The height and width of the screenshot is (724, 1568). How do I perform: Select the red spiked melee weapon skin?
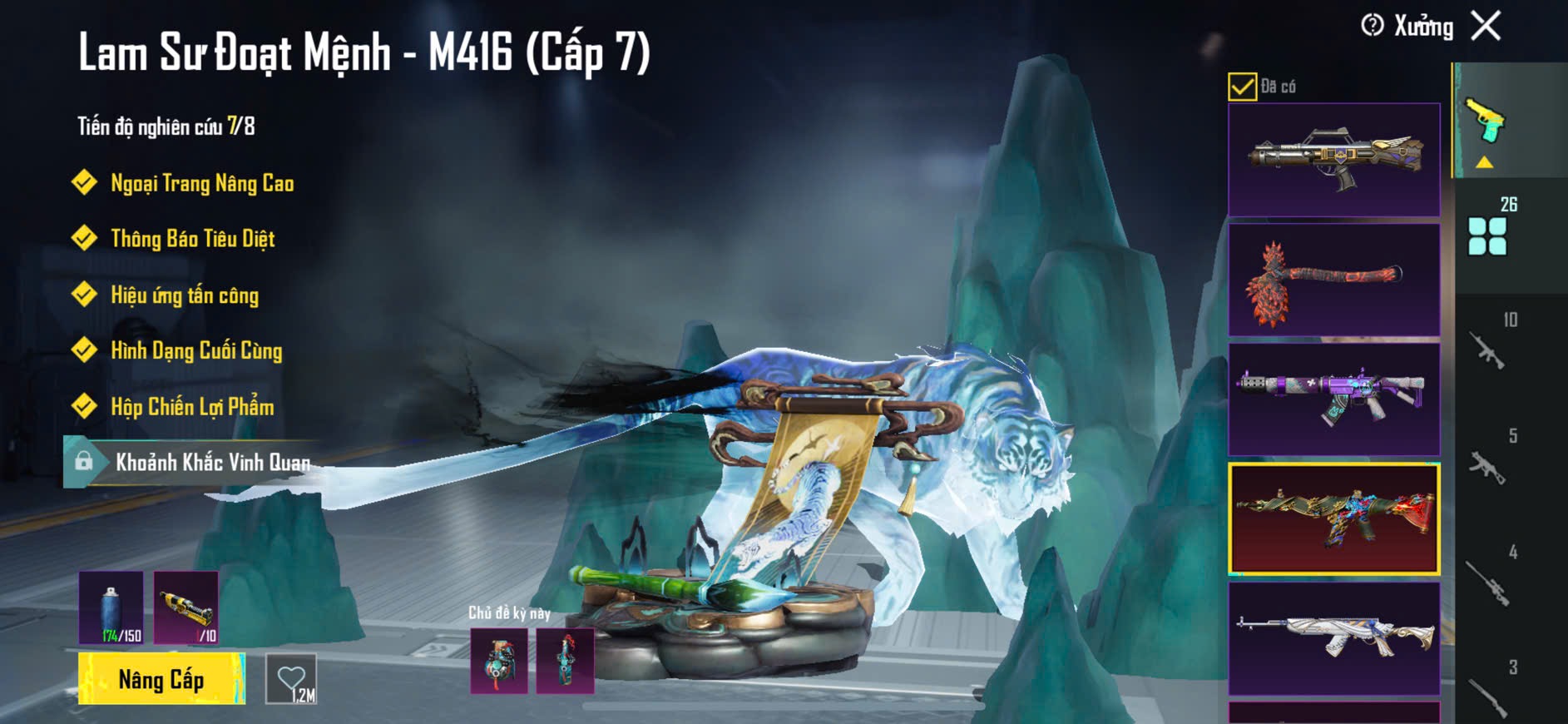[1333, 280]
